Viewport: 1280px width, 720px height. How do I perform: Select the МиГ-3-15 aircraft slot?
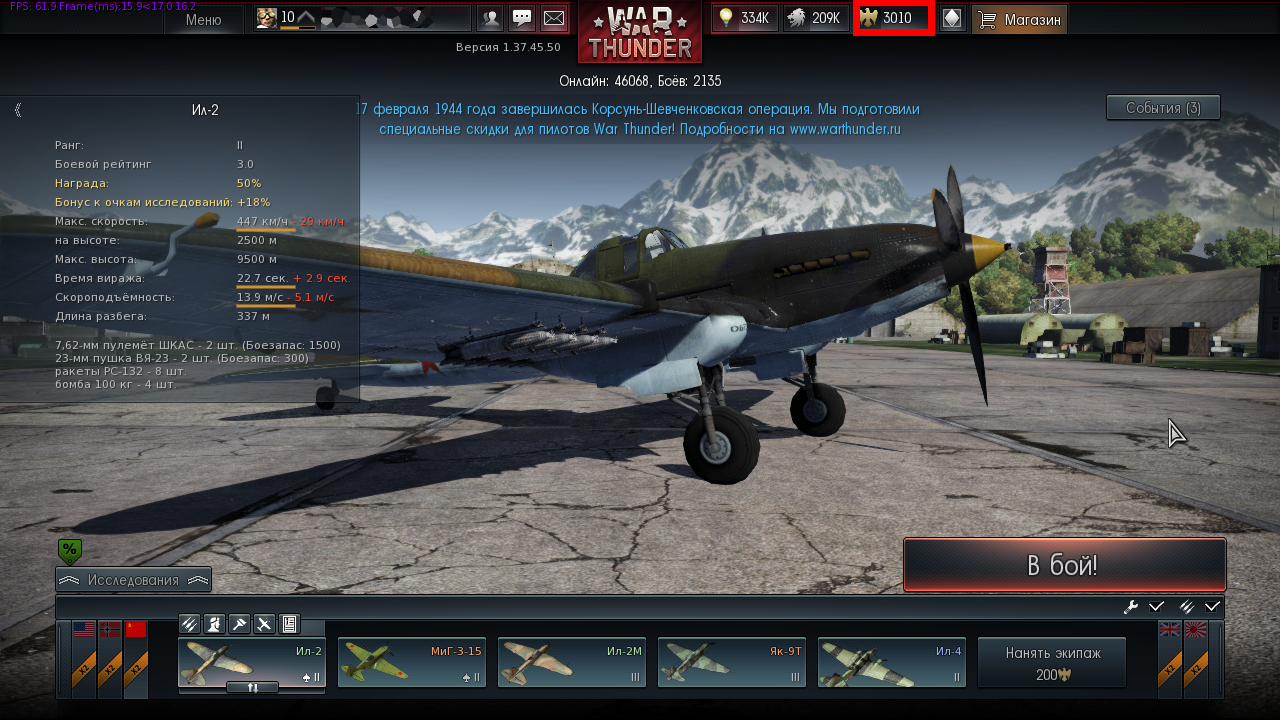412,662
